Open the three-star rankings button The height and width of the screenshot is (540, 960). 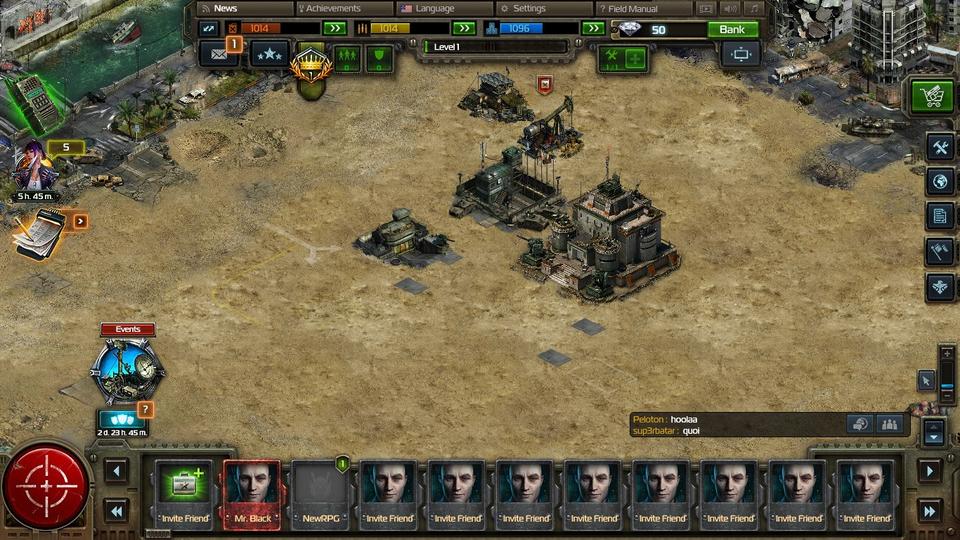pos(269,54)
